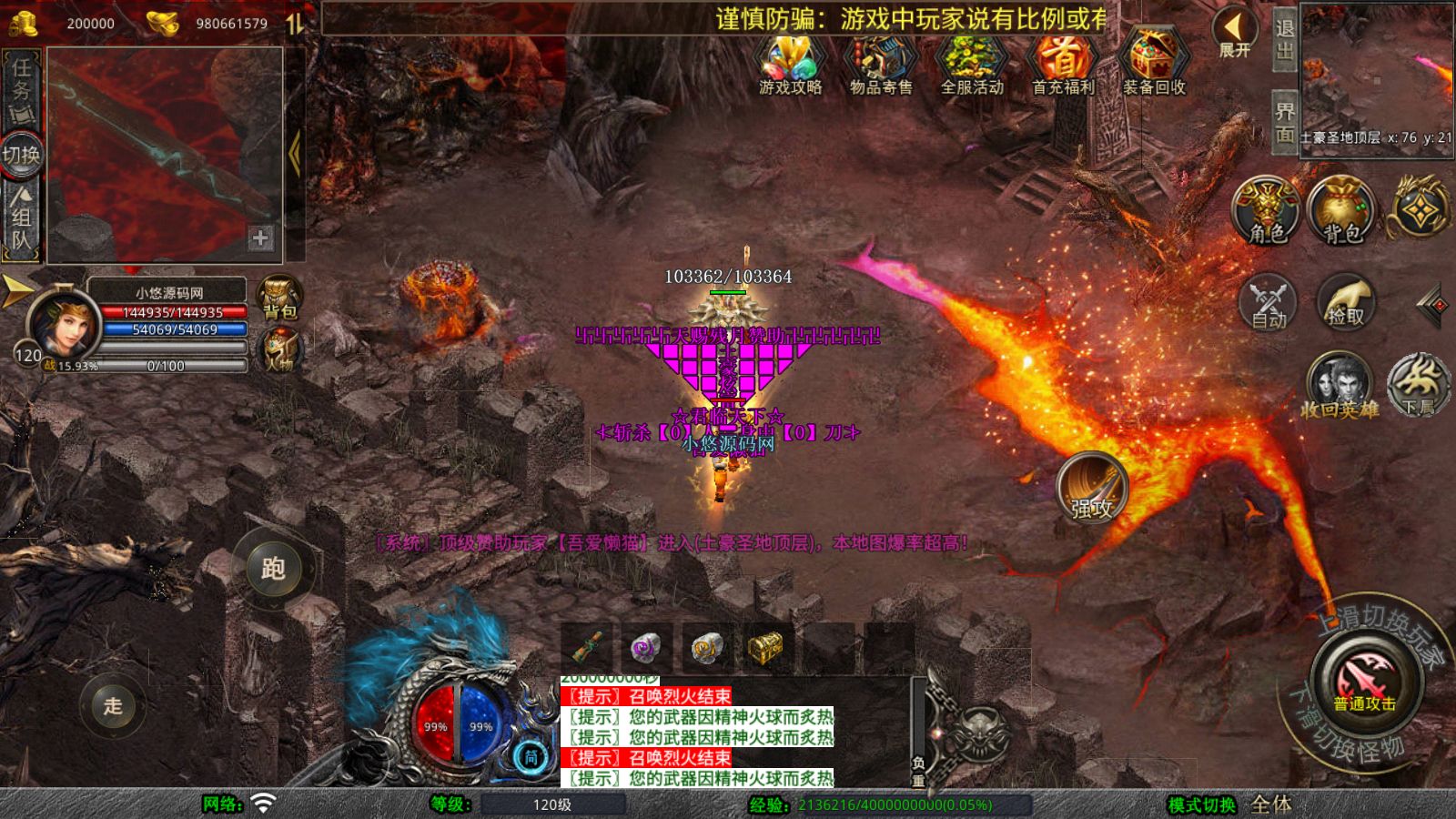Open 装备回收 equipment recycling

[1154, 64]
